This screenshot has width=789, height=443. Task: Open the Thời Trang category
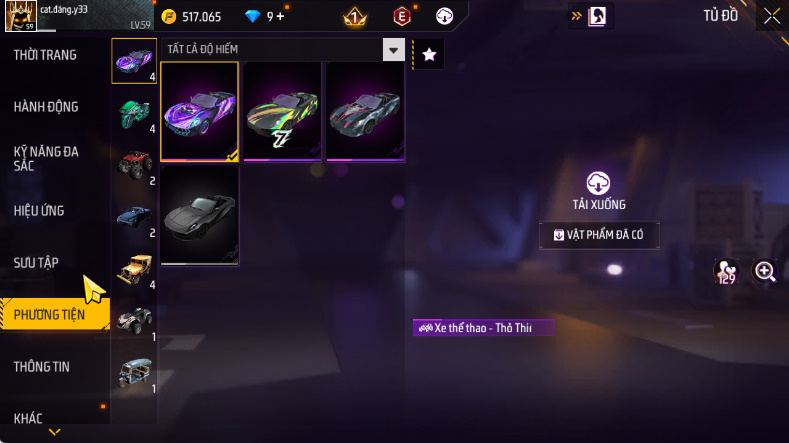point(45,55)
